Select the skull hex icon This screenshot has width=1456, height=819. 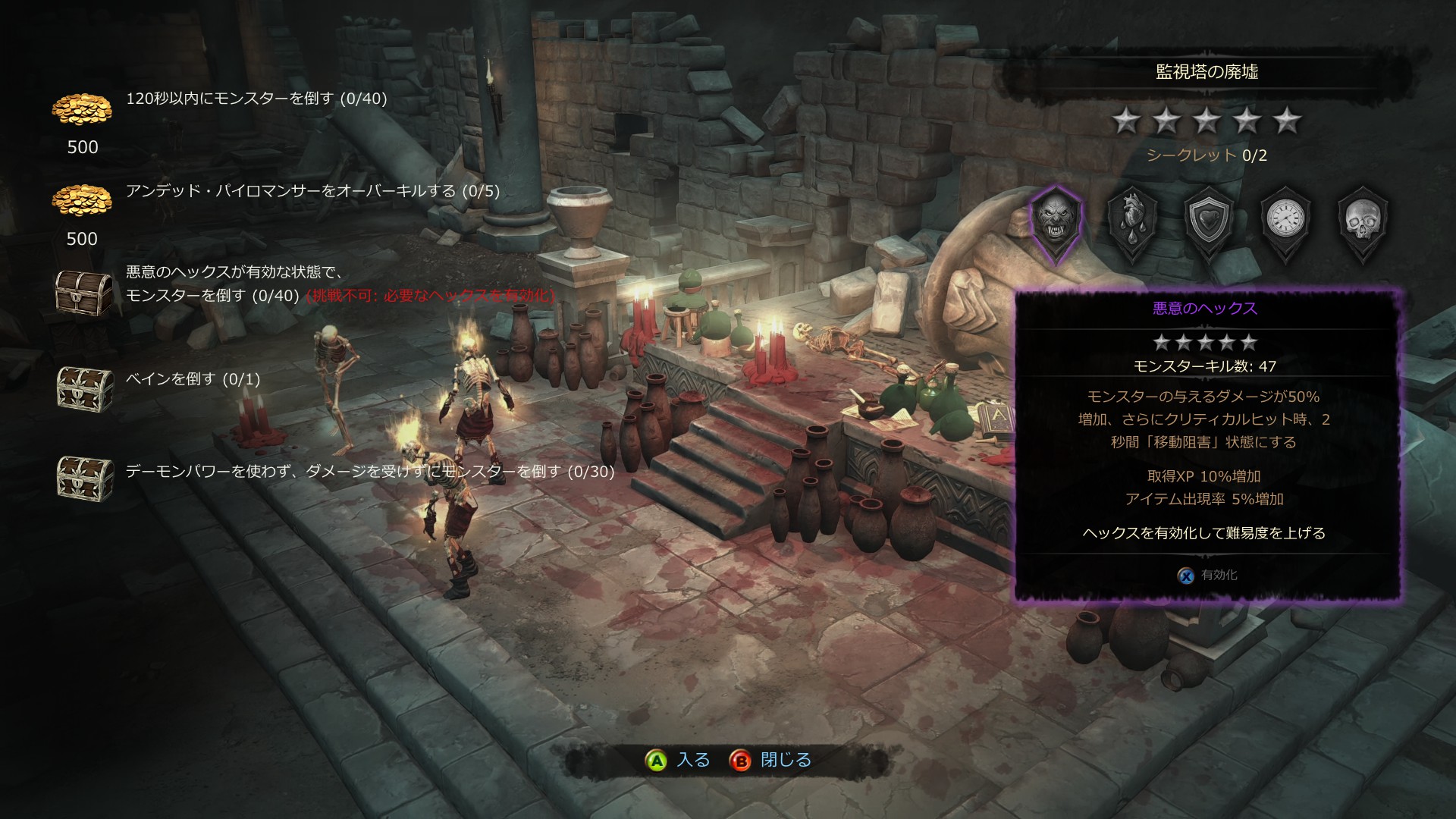(x=1363, y=221)
